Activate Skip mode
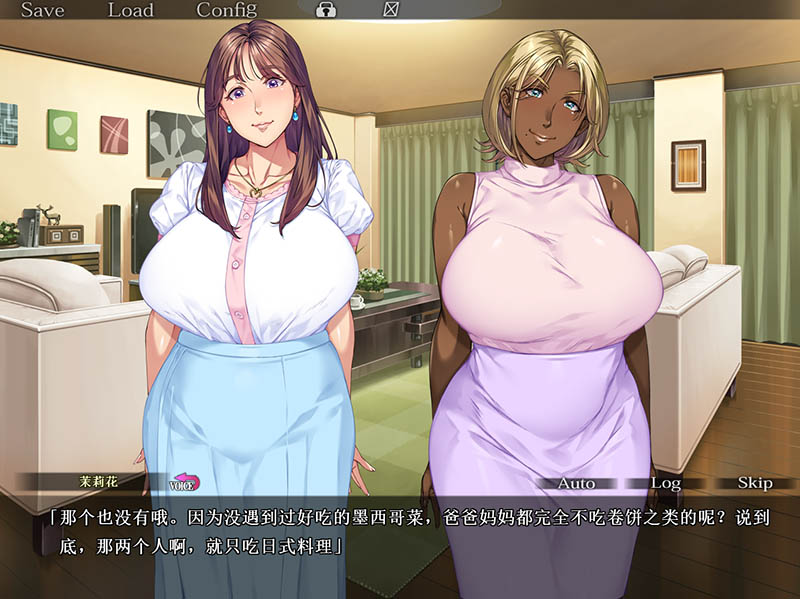 [755, 483]
